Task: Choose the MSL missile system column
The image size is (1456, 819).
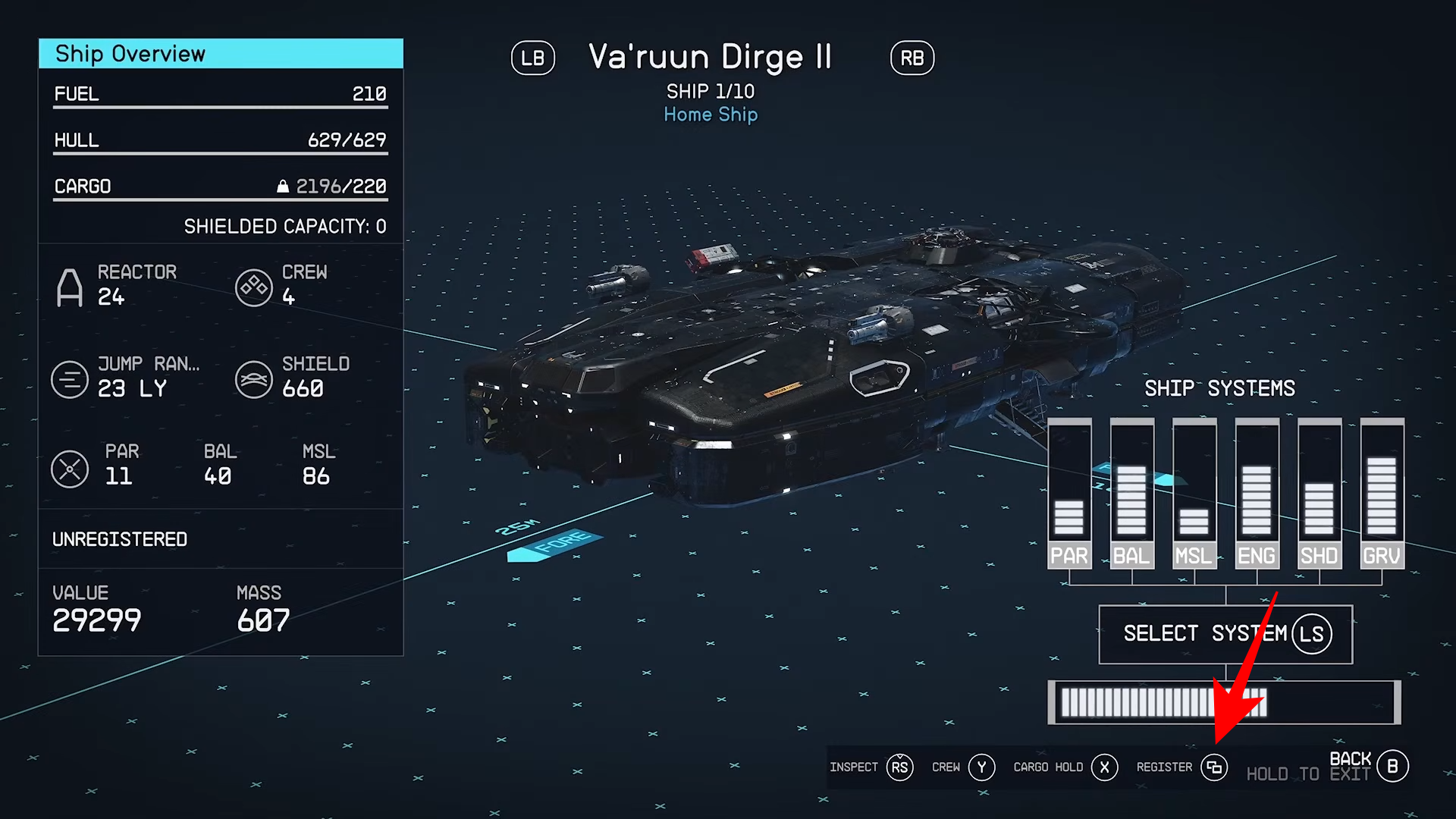Action: pyautogui.click(x=1194, y=493)
